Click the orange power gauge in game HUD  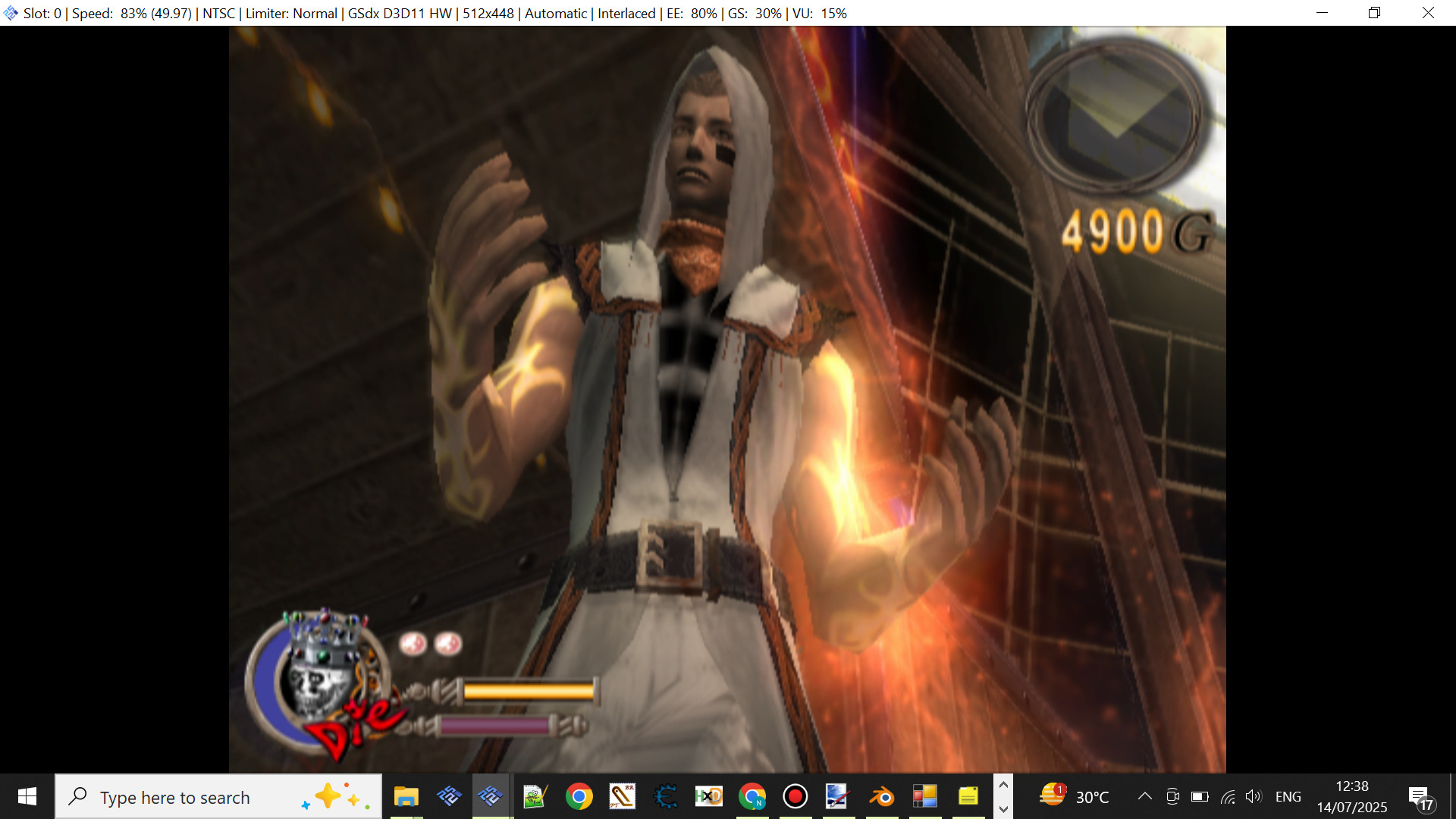point(529,691)
